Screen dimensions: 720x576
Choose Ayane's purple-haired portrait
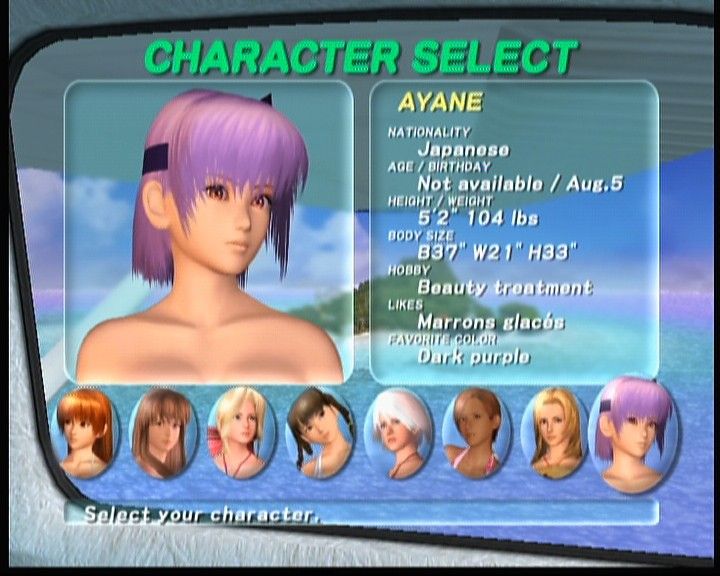tap(635, 433)
